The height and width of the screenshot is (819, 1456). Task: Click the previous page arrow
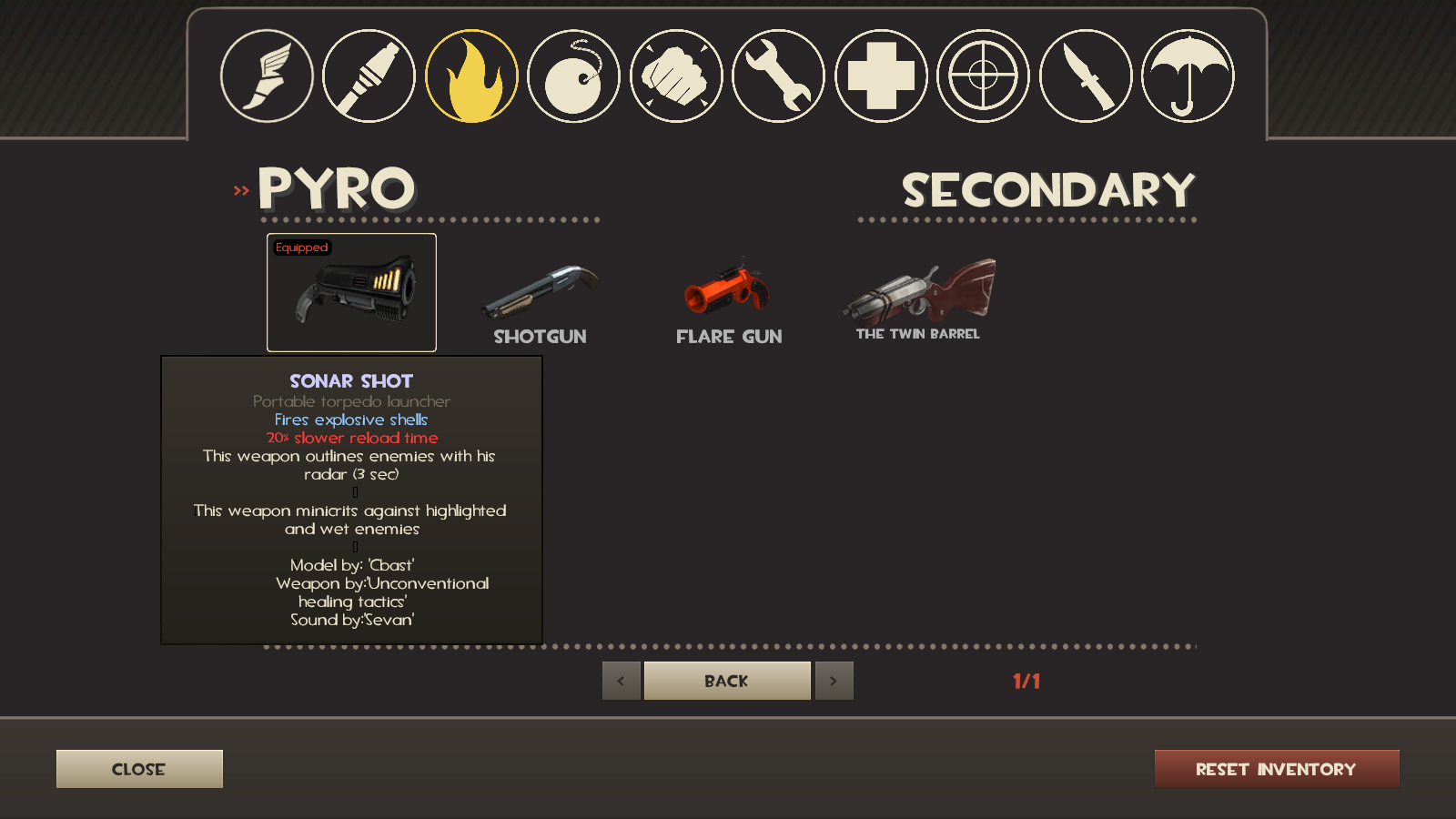coord(621,680)
